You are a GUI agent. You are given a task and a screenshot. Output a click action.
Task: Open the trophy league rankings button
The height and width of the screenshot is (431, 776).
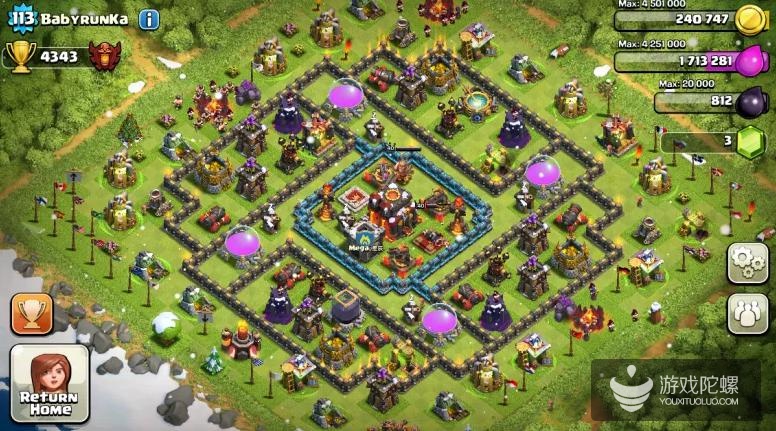pos(31,314)
